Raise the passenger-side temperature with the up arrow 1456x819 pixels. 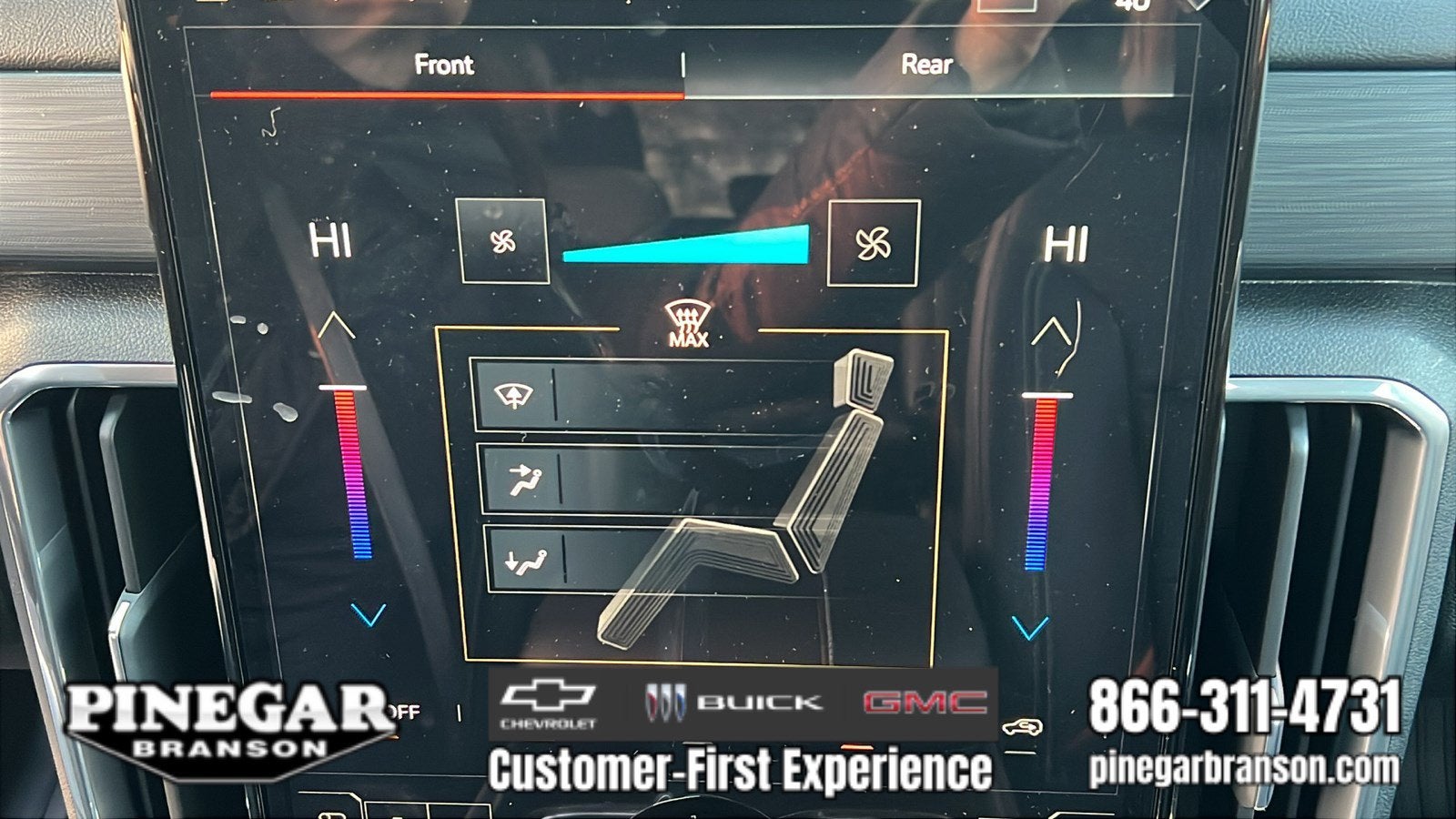[1050, 334]
